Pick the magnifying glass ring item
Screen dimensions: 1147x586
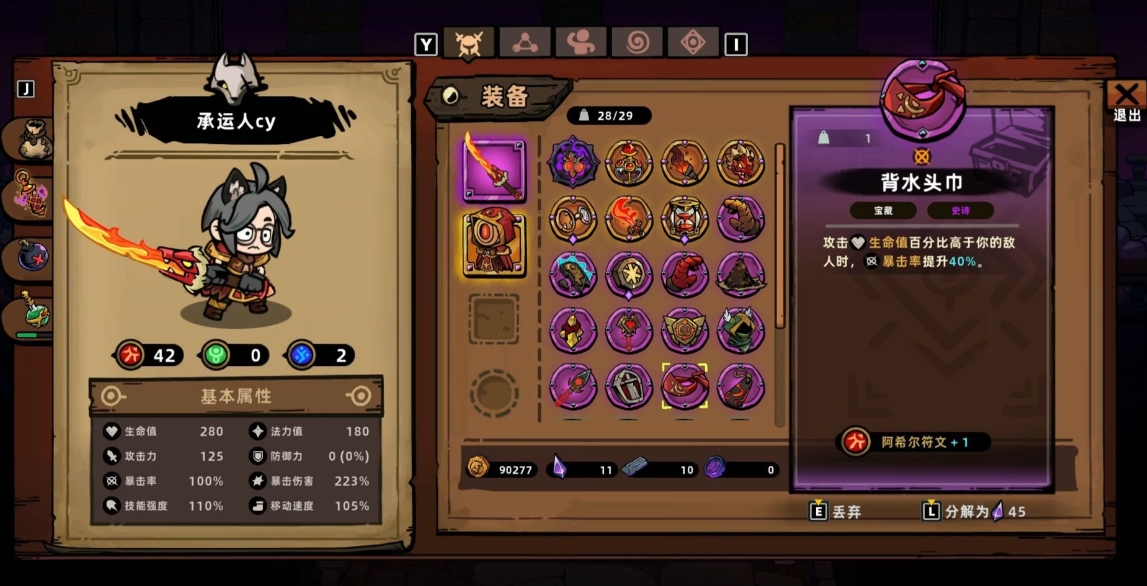click(573, 218)
